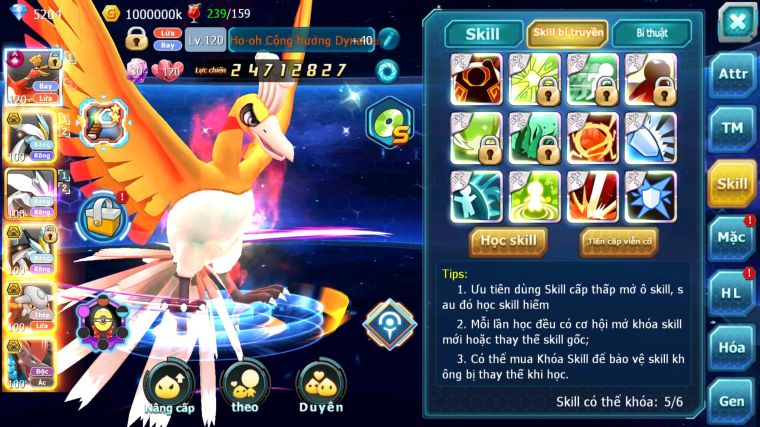This screenshot has width=760, height=427.
Task: Click the pencil edit name icon
Action: [x=388, y=39]
